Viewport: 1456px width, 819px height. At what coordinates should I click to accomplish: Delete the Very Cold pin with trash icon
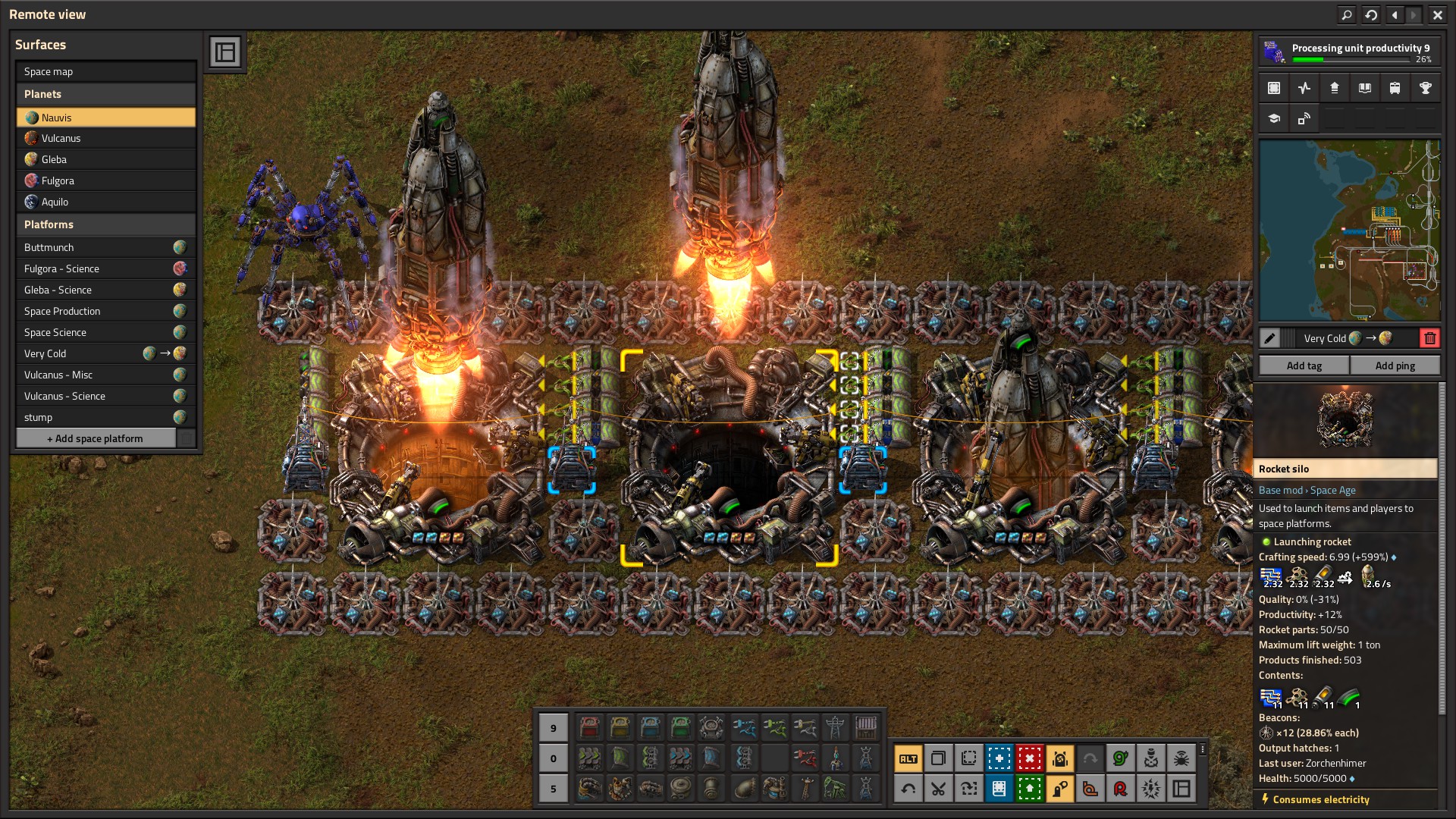pyautogui.click(x=1429, y=338)
